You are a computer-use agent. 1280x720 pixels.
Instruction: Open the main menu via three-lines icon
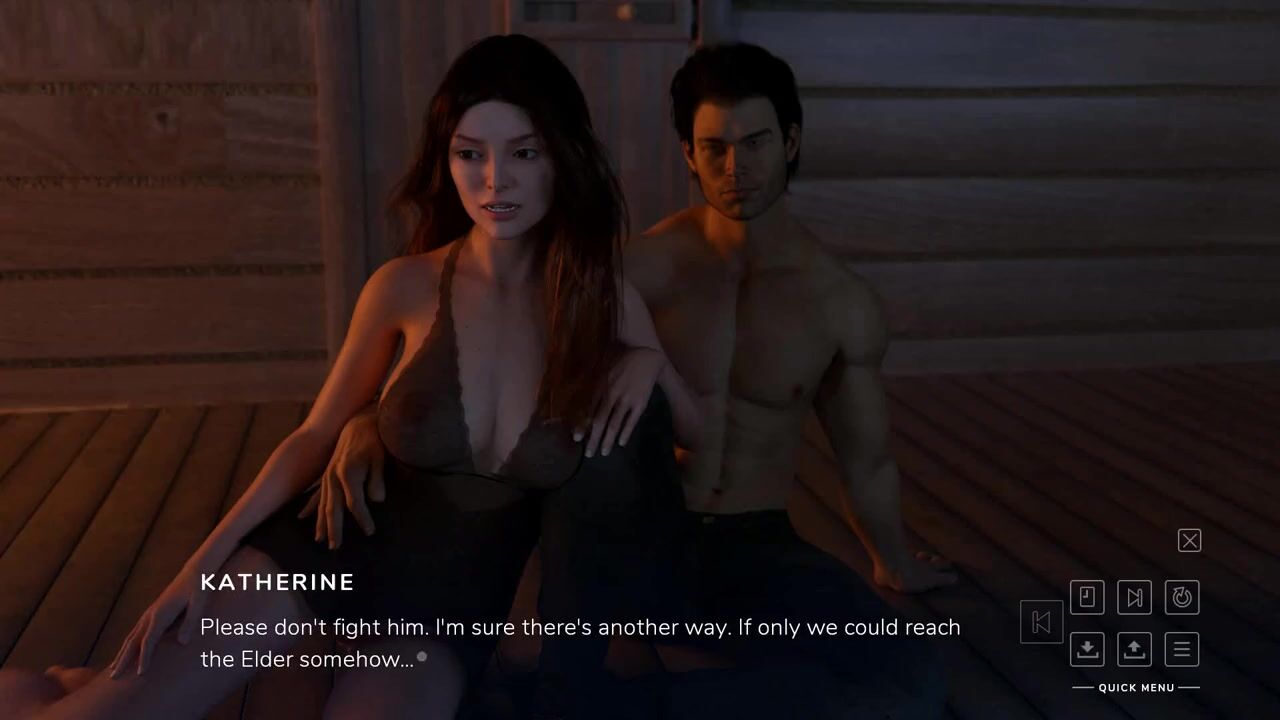tap(1182, 649)
